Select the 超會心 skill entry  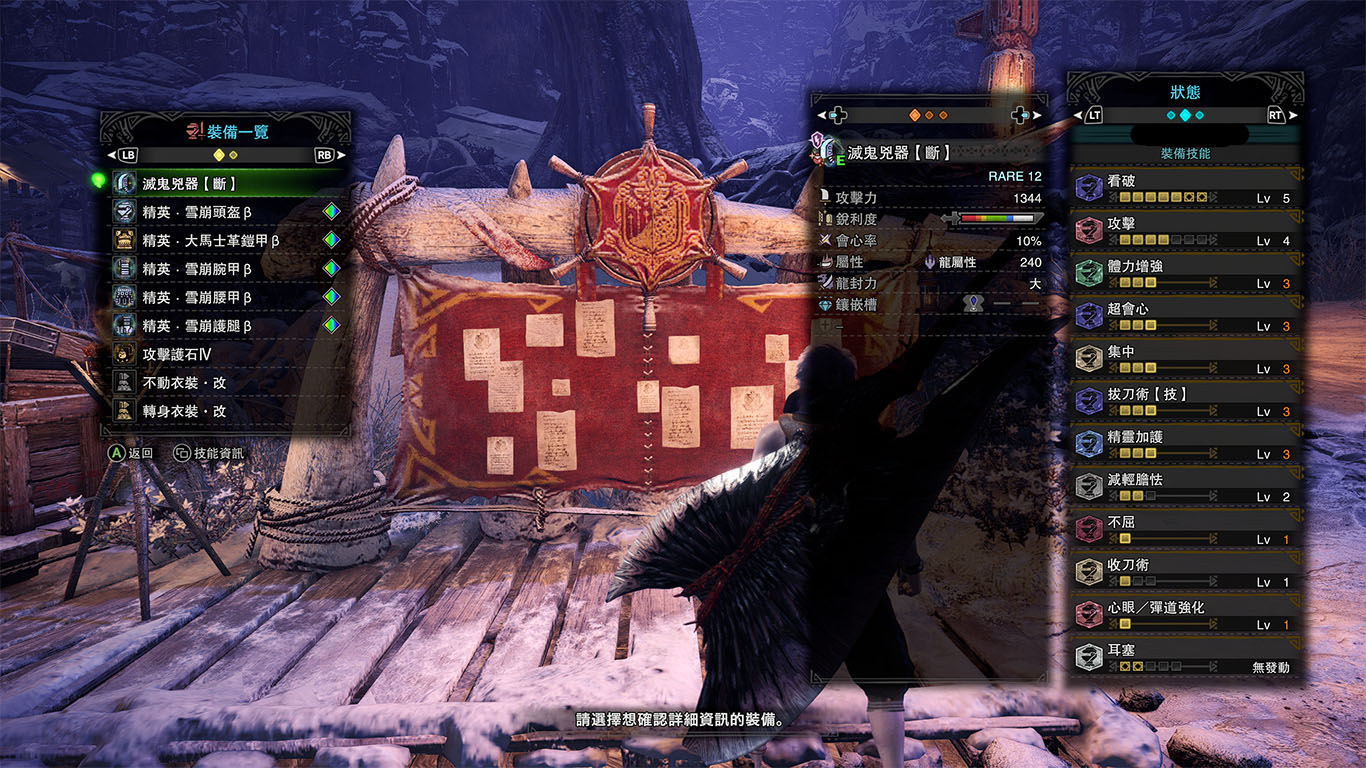(1185, 317)
